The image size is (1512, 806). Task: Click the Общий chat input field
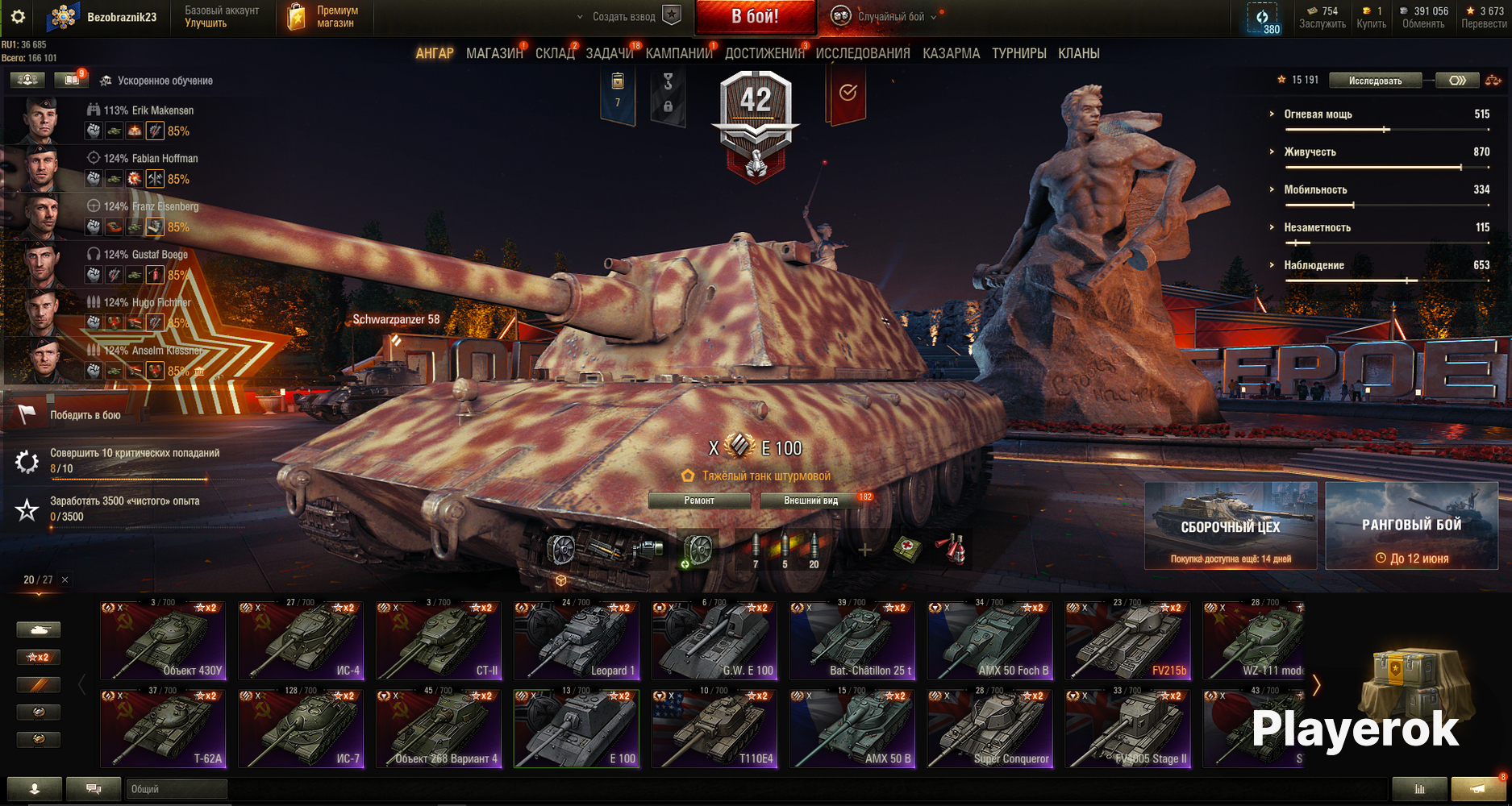[177, 789]
